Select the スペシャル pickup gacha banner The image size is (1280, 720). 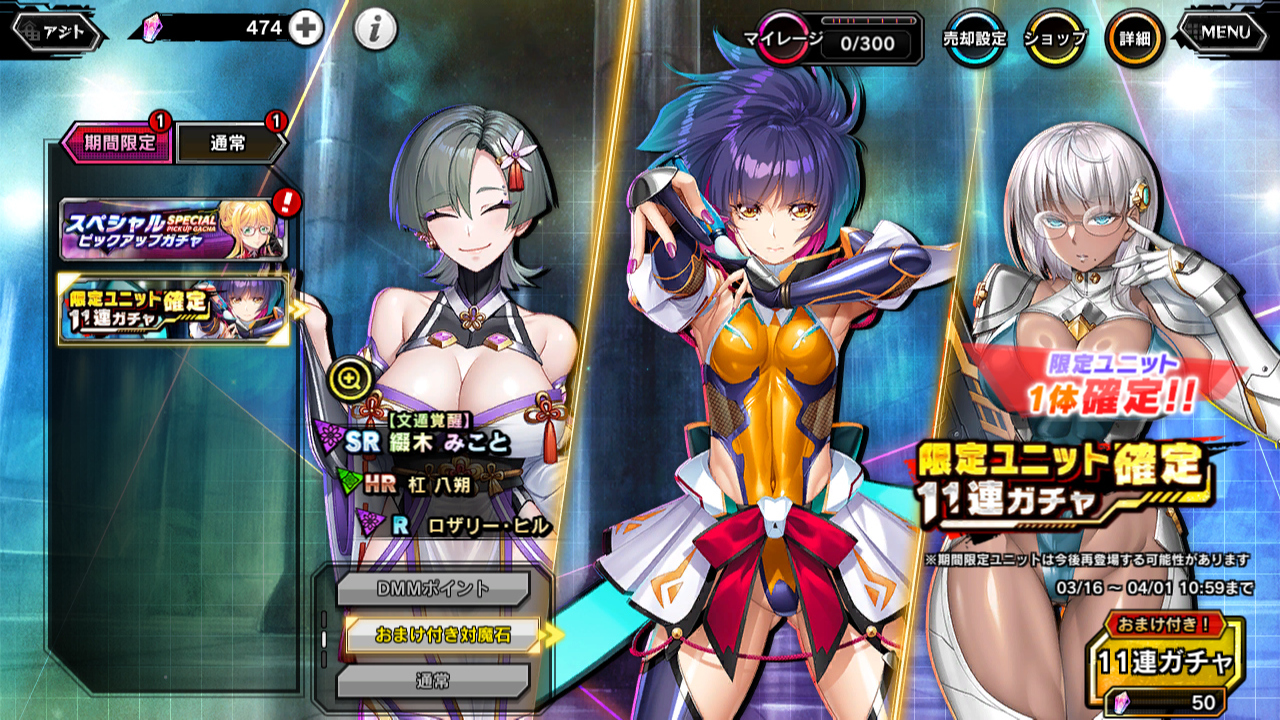click(x=173, y=229)
